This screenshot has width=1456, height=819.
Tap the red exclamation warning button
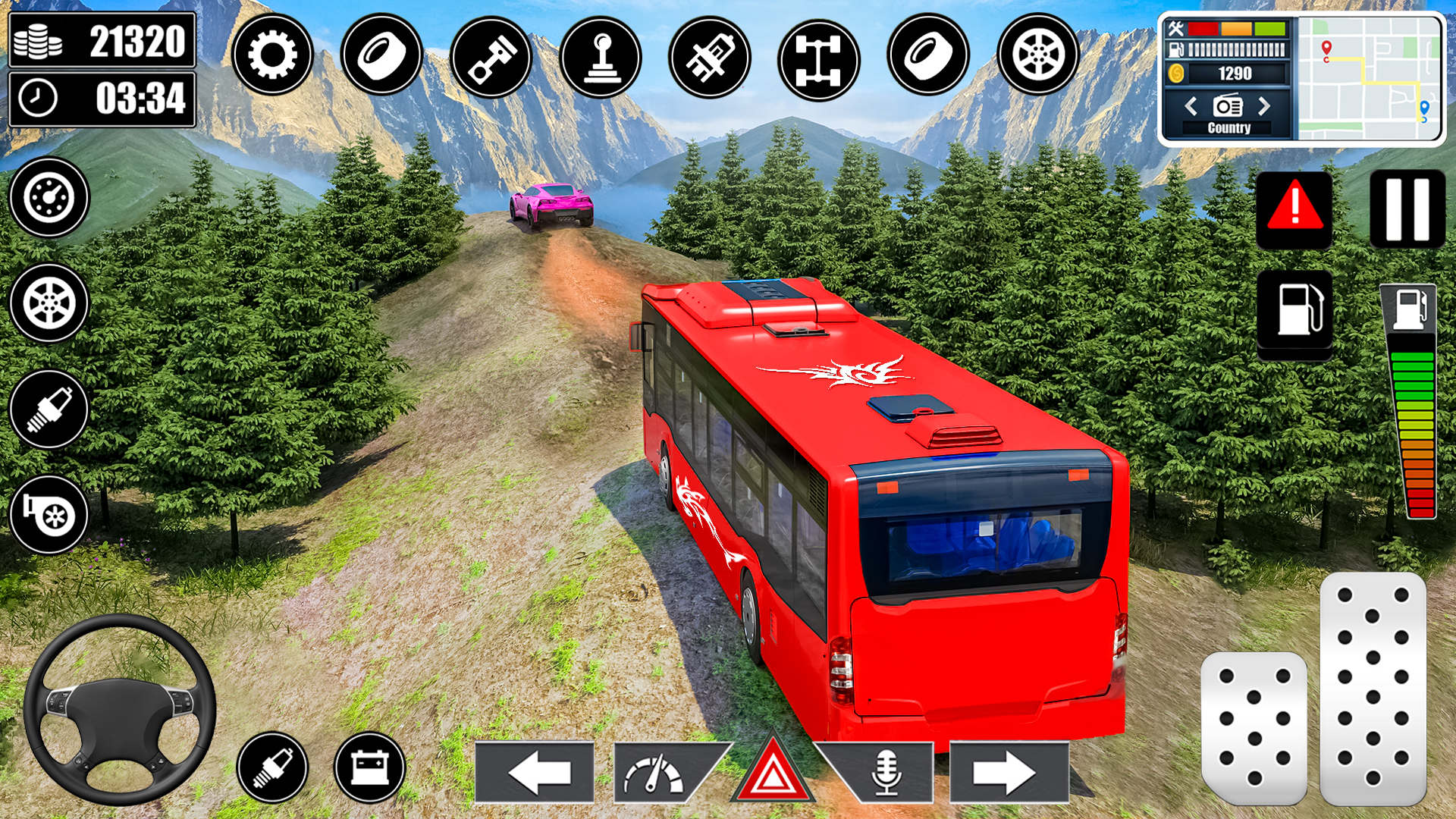1294,210
